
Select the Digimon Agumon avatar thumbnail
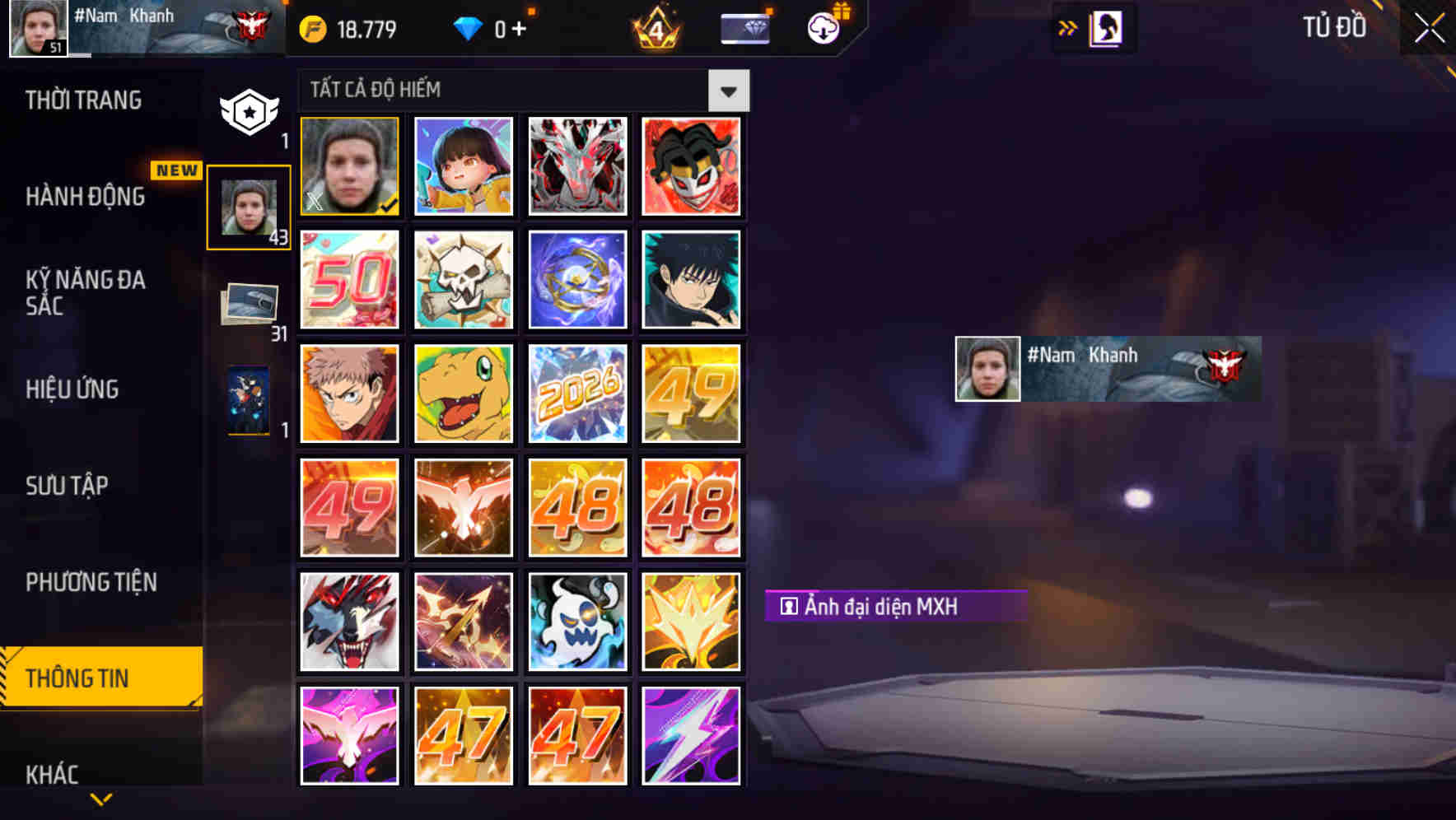tap(463, 394)
